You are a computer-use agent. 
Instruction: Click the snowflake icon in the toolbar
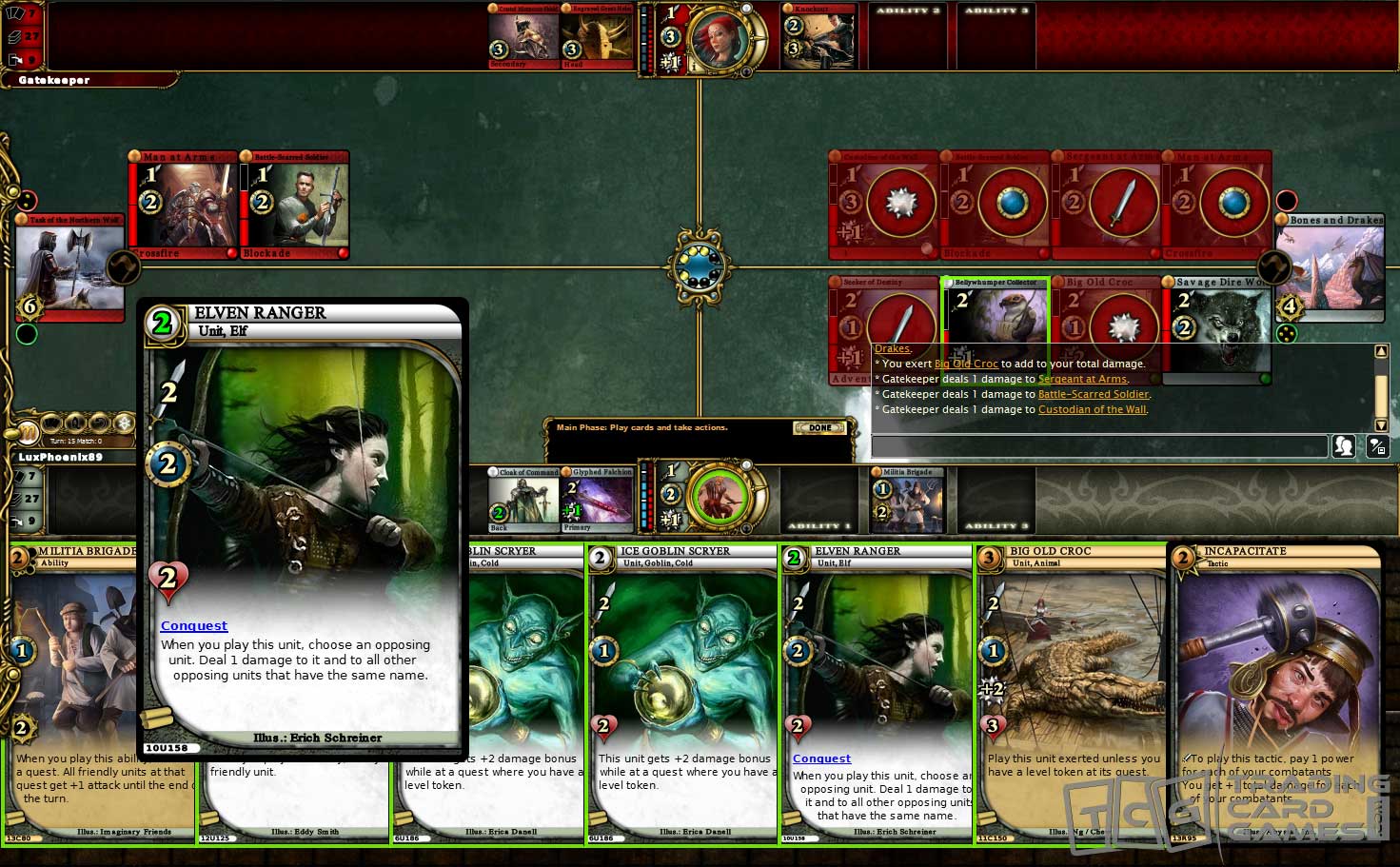pos(124,424)
